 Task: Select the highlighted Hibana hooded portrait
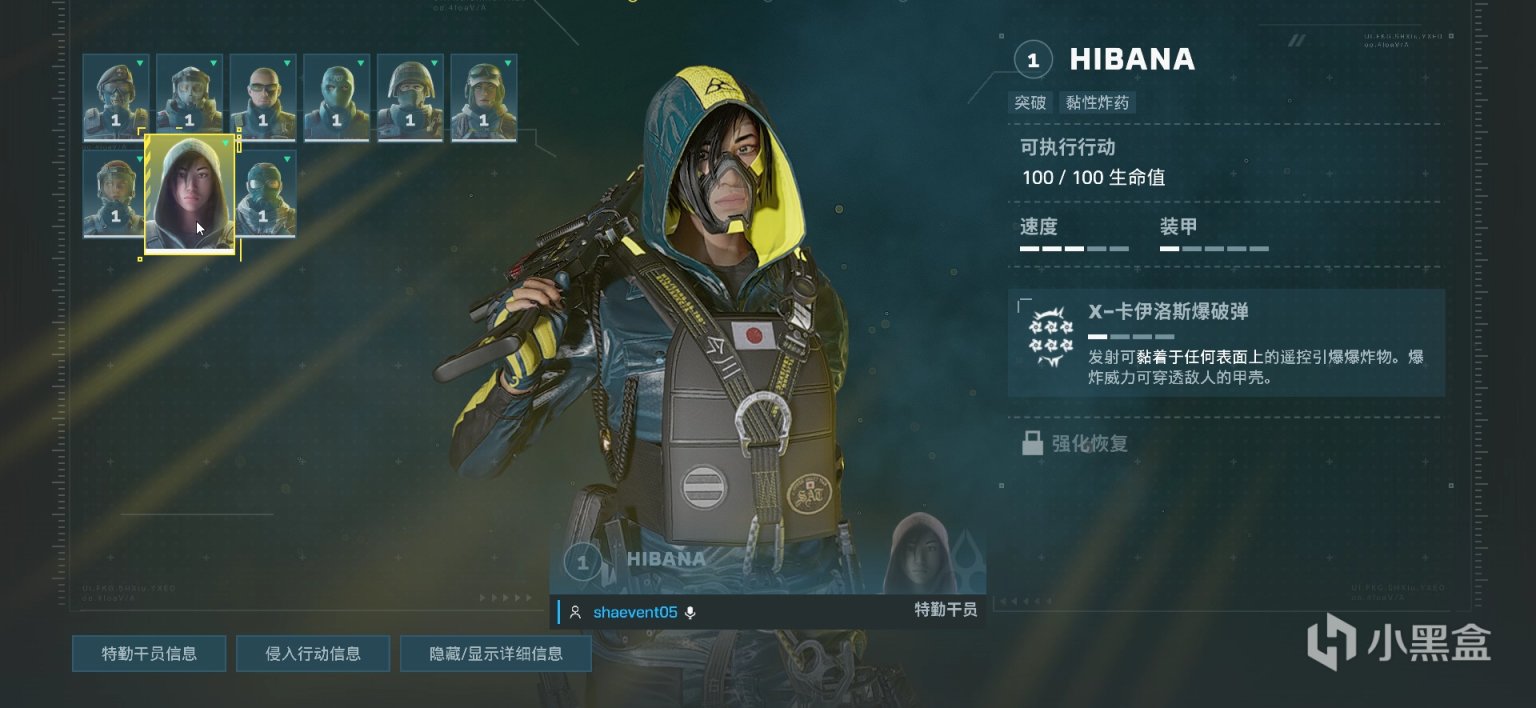pyautogui.click(x=190, y=194)
